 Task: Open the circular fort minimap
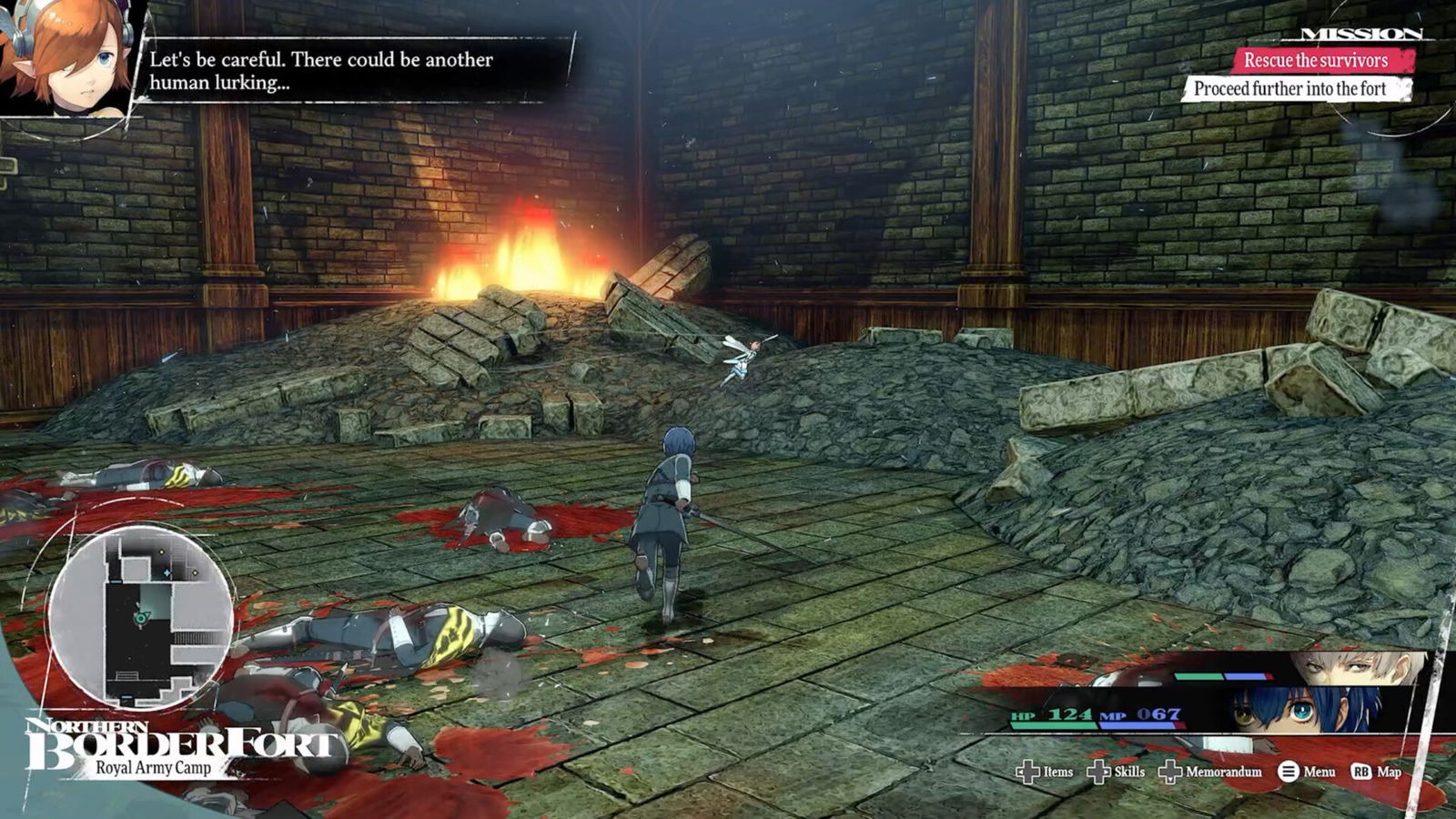point(140,618)
